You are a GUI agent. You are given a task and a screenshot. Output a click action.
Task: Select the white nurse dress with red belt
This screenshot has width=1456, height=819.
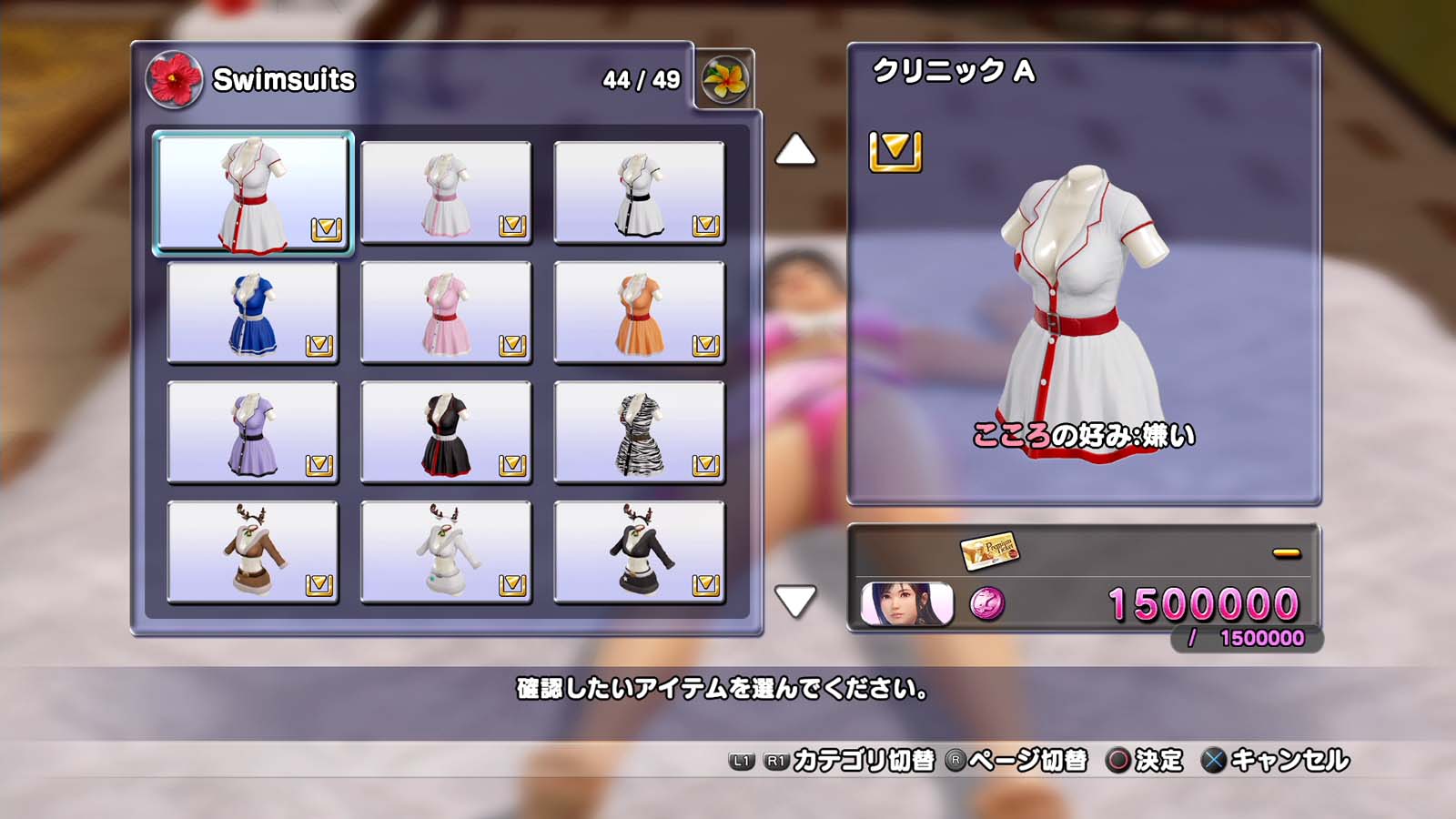pyautogui.click(x=253, y=193)
